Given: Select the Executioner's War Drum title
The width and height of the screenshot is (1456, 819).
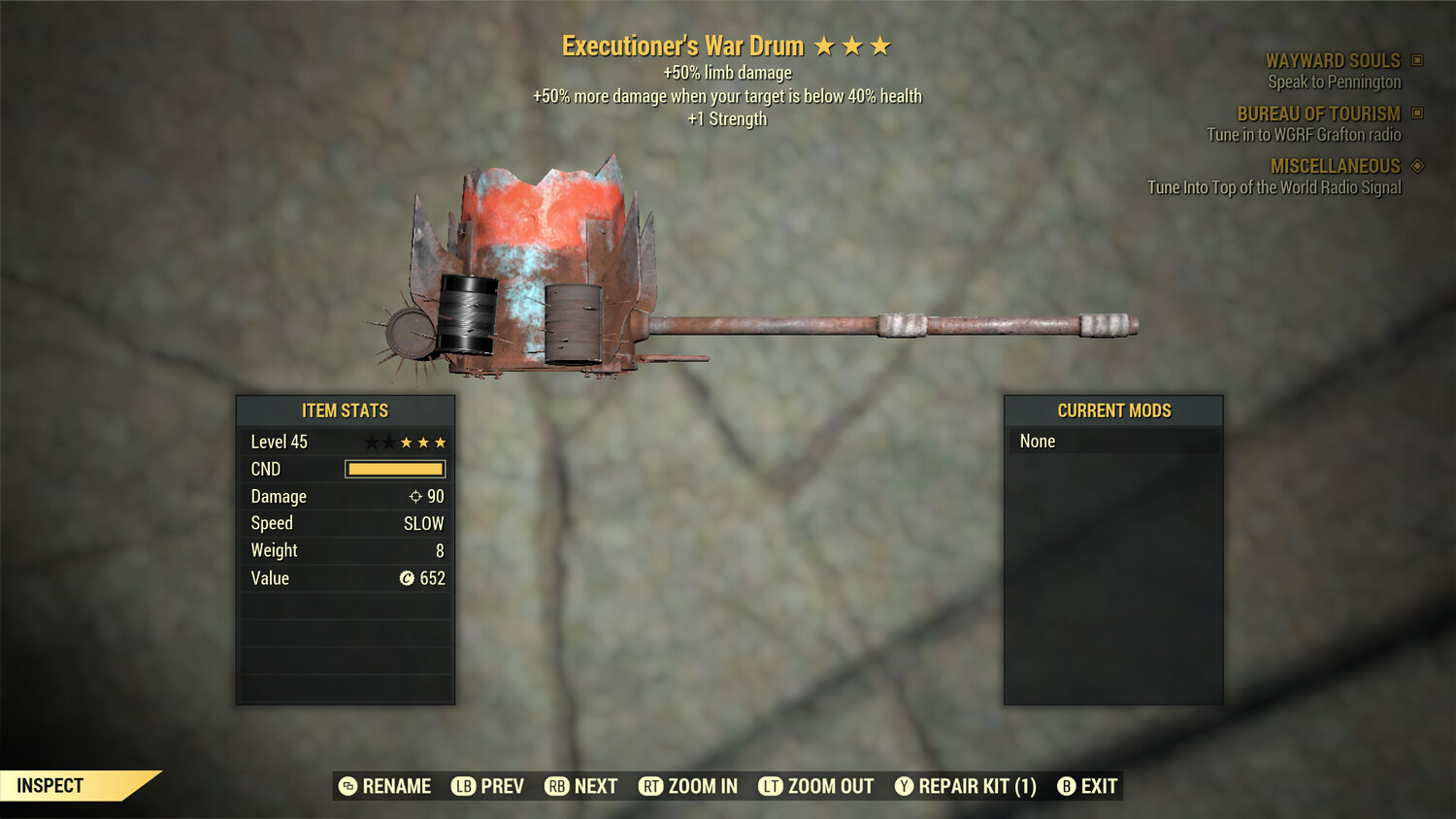Looking at the screenshot, I should click(682, 45).
